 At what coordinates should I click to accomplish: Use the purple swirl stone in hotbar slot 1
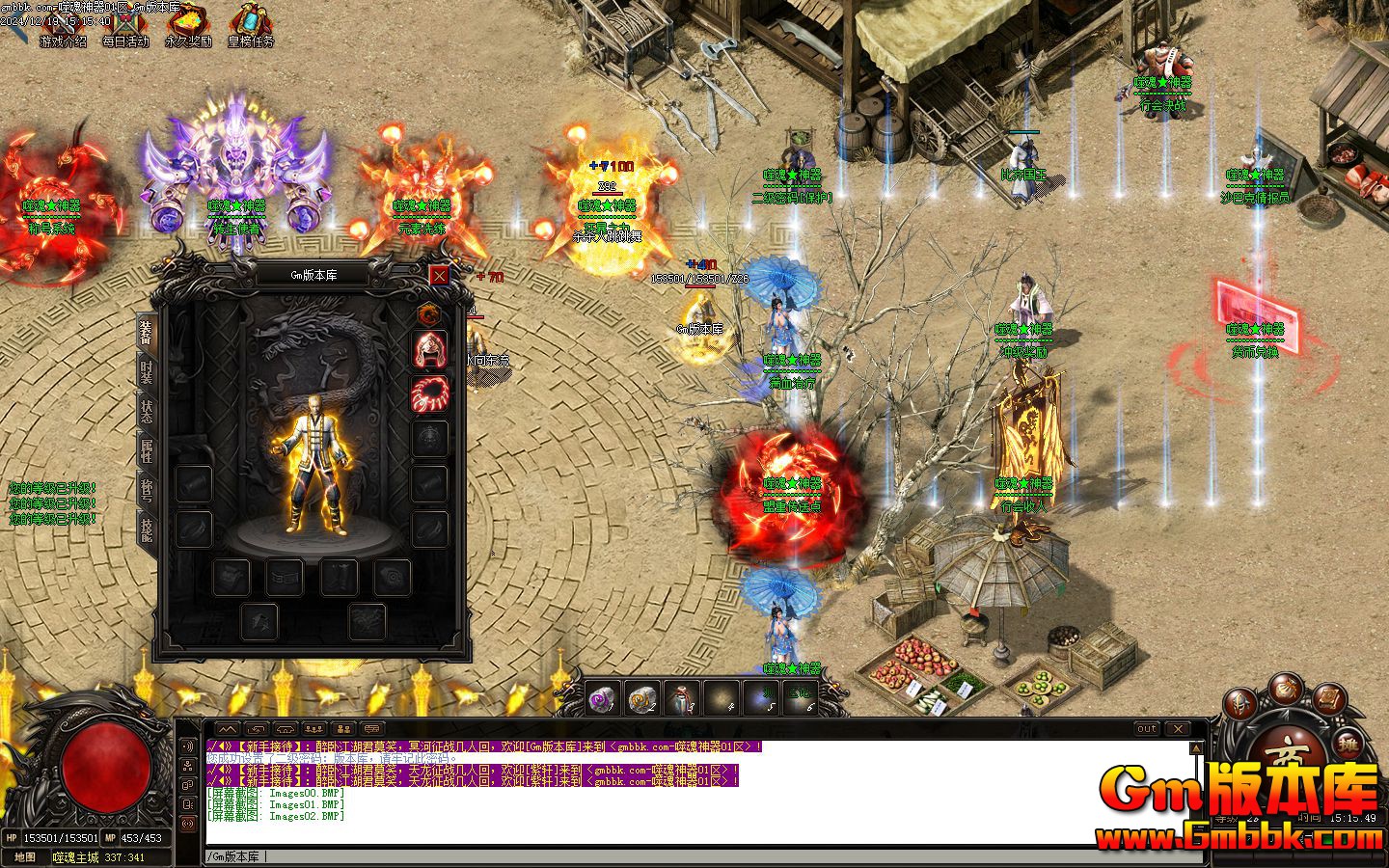click(603, 698)
